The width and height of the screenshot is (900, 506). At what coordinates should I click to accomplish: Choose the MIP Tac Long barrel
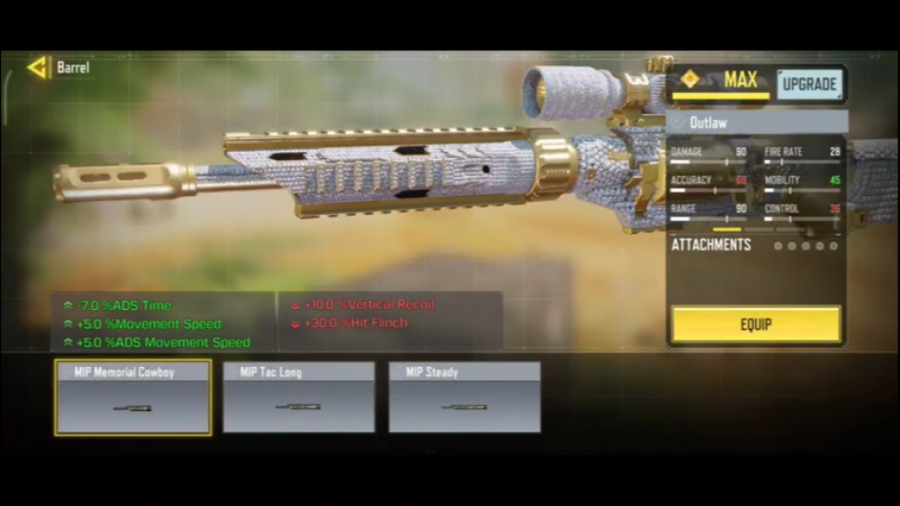pos(299,397)
